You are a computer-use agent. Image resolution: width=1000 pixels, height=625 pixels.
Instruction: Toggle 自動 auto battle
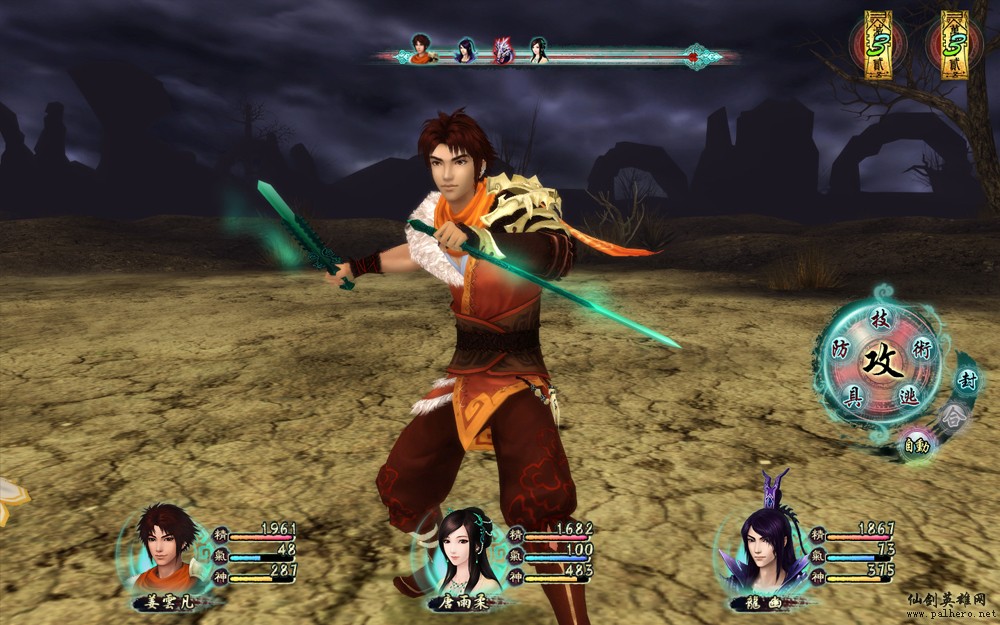[917, 443]
